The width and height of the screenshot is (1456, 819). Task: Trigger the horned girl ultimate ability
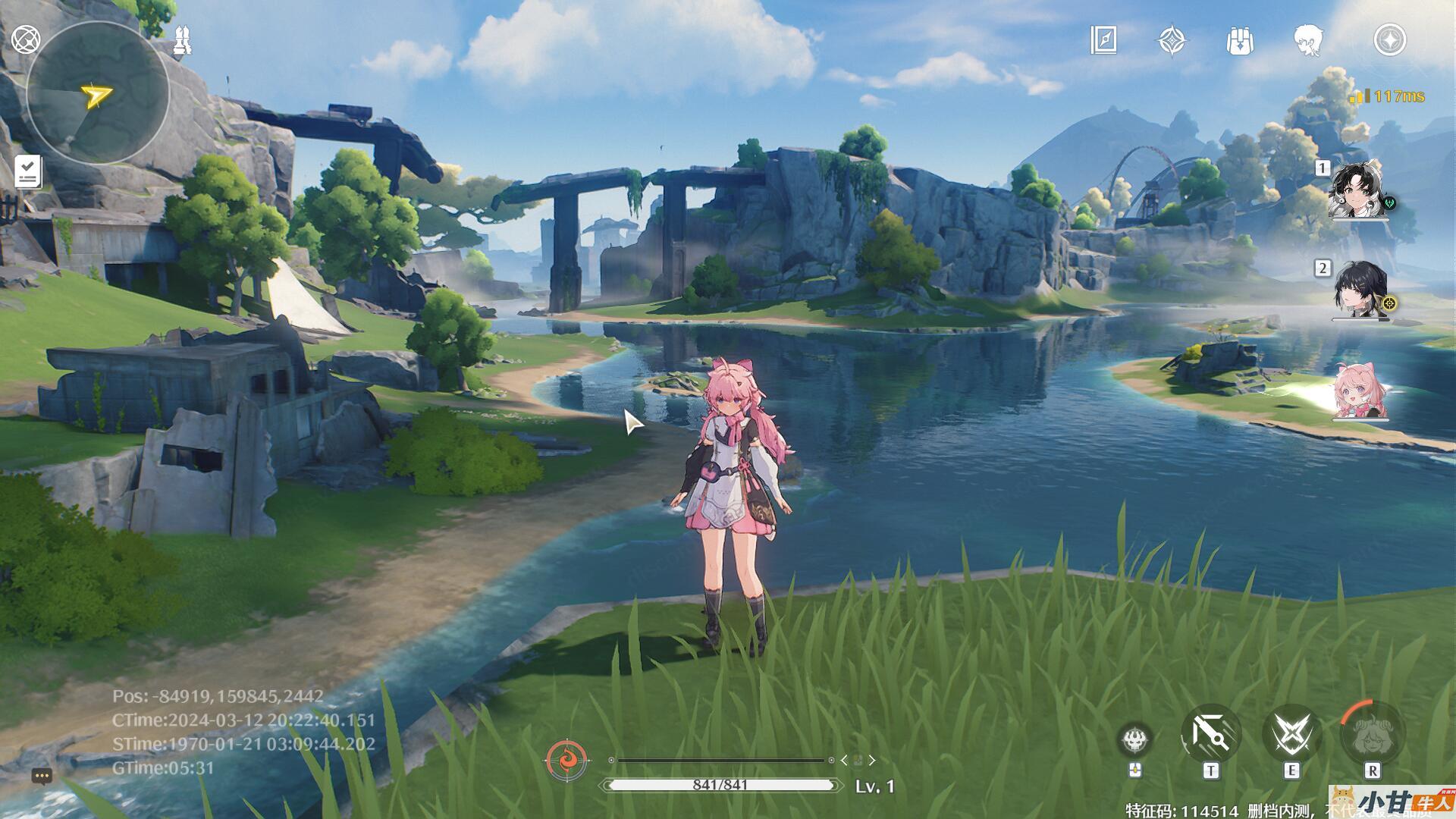click(x=1372, y=733)
